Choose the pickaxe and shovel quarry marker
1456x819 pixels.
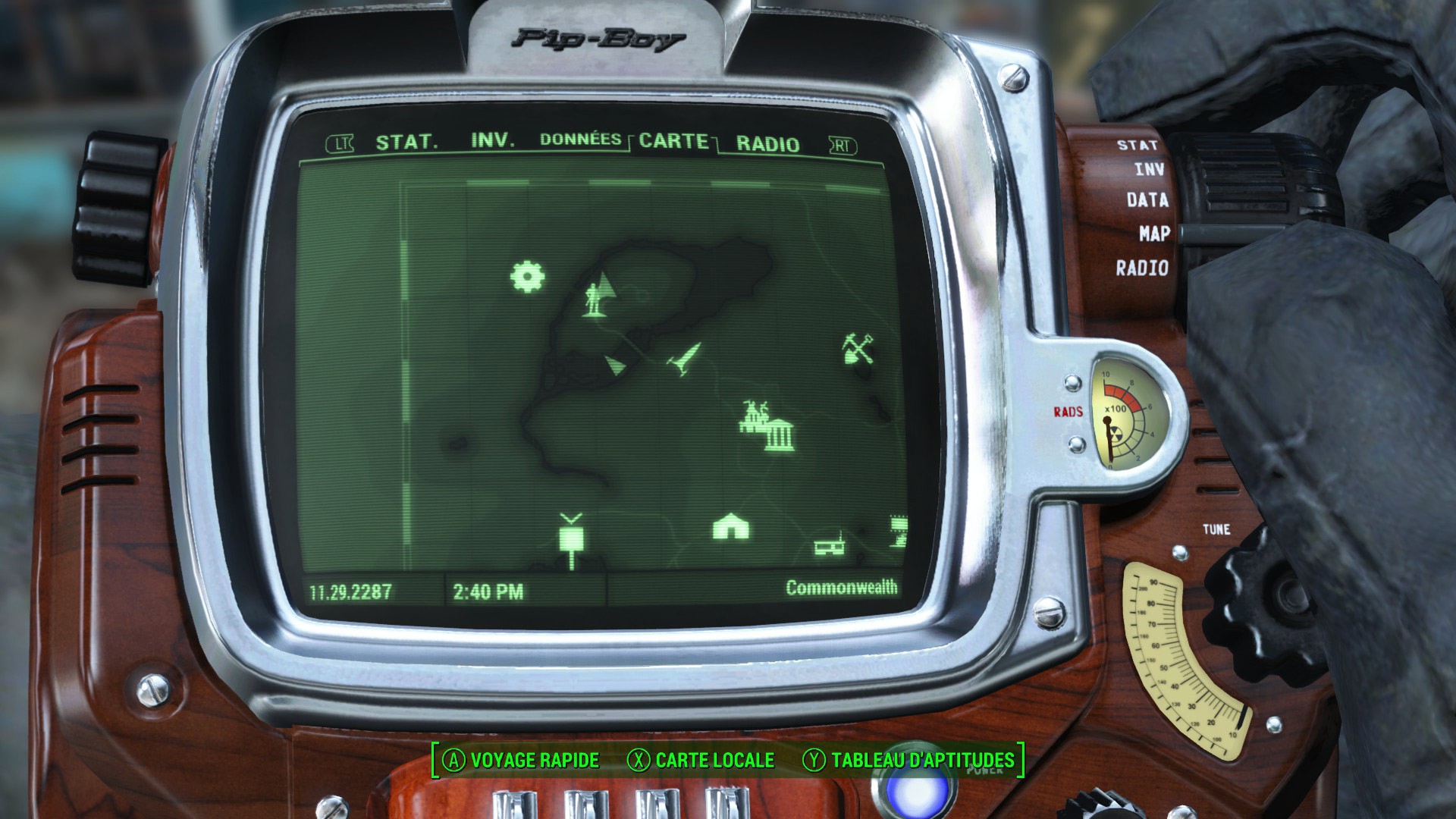pyautogui.click(x=858, y=348)
